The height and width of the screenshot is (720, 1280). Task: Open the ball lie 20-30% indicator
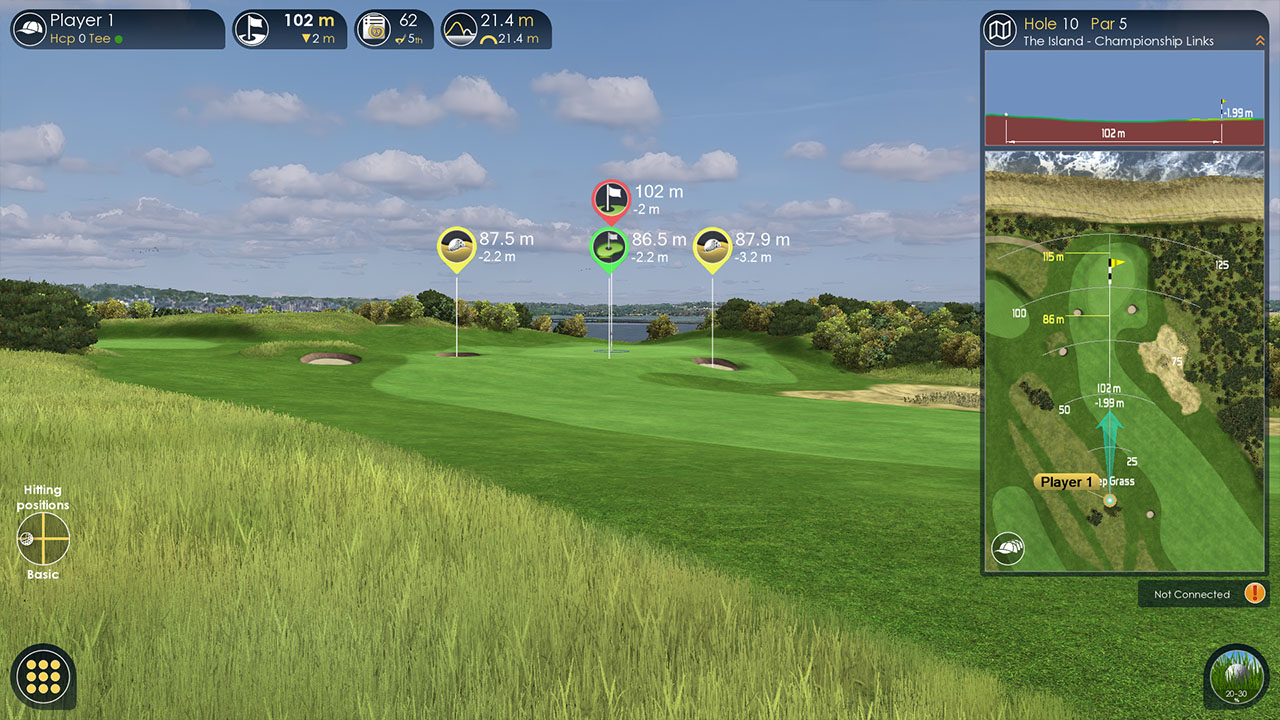point(1237,677)
